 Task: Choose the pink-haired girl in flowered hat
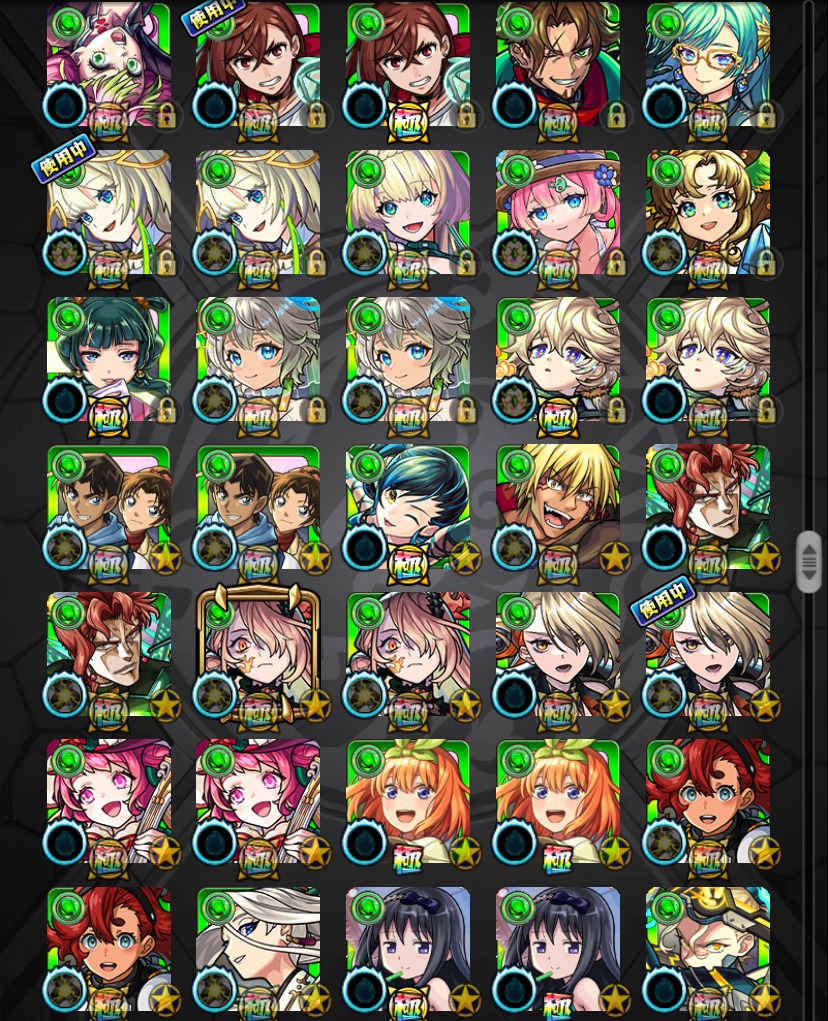tap(558, 212)
